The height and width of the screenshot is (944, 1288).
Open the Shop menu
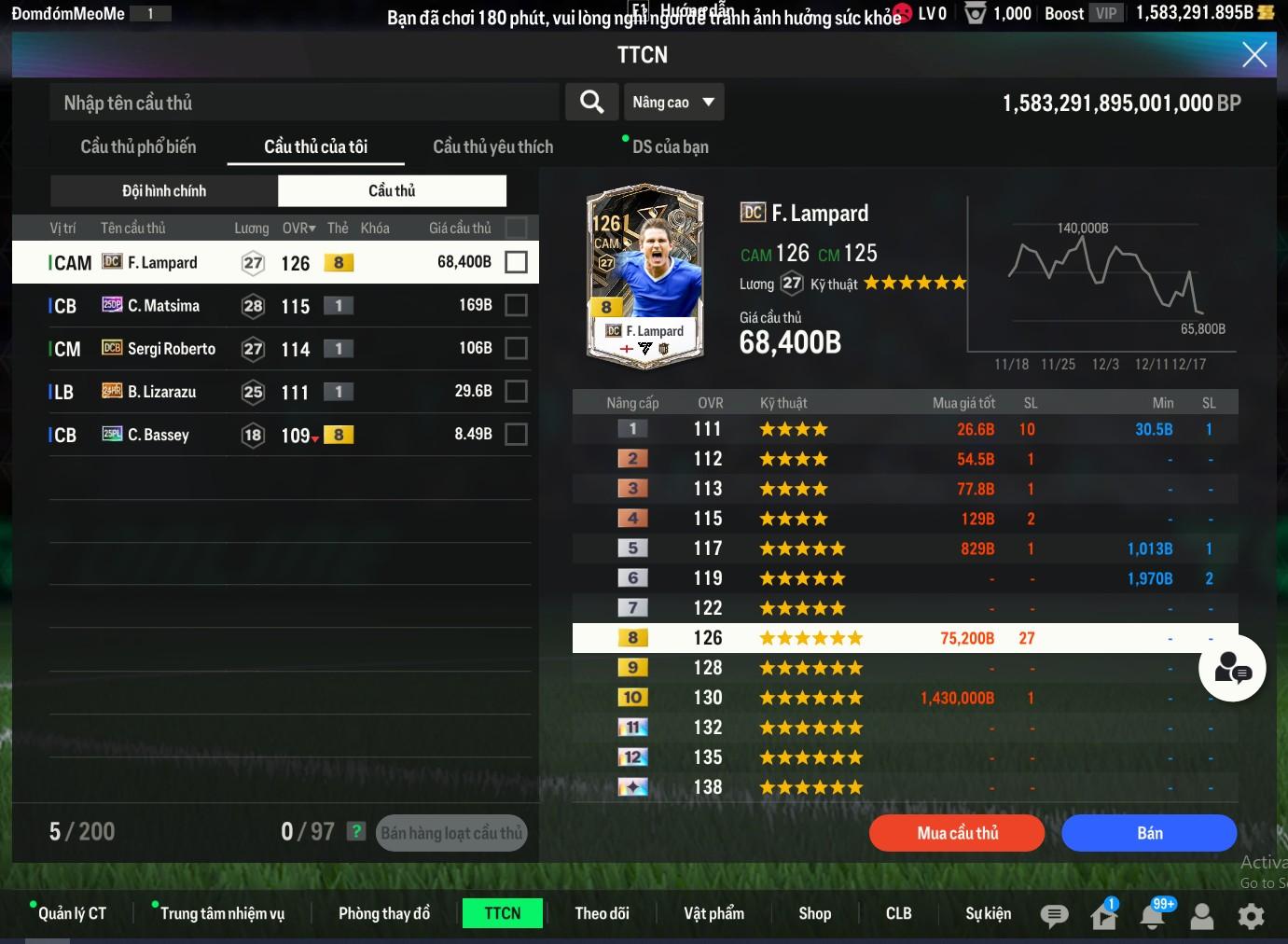coord(814,913)
